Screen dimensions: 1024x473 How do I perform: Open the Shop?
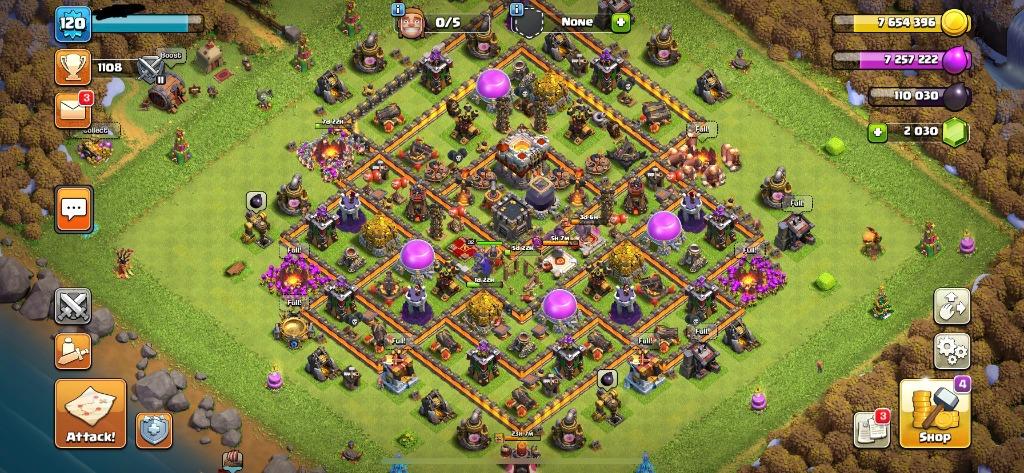(935, 413)
